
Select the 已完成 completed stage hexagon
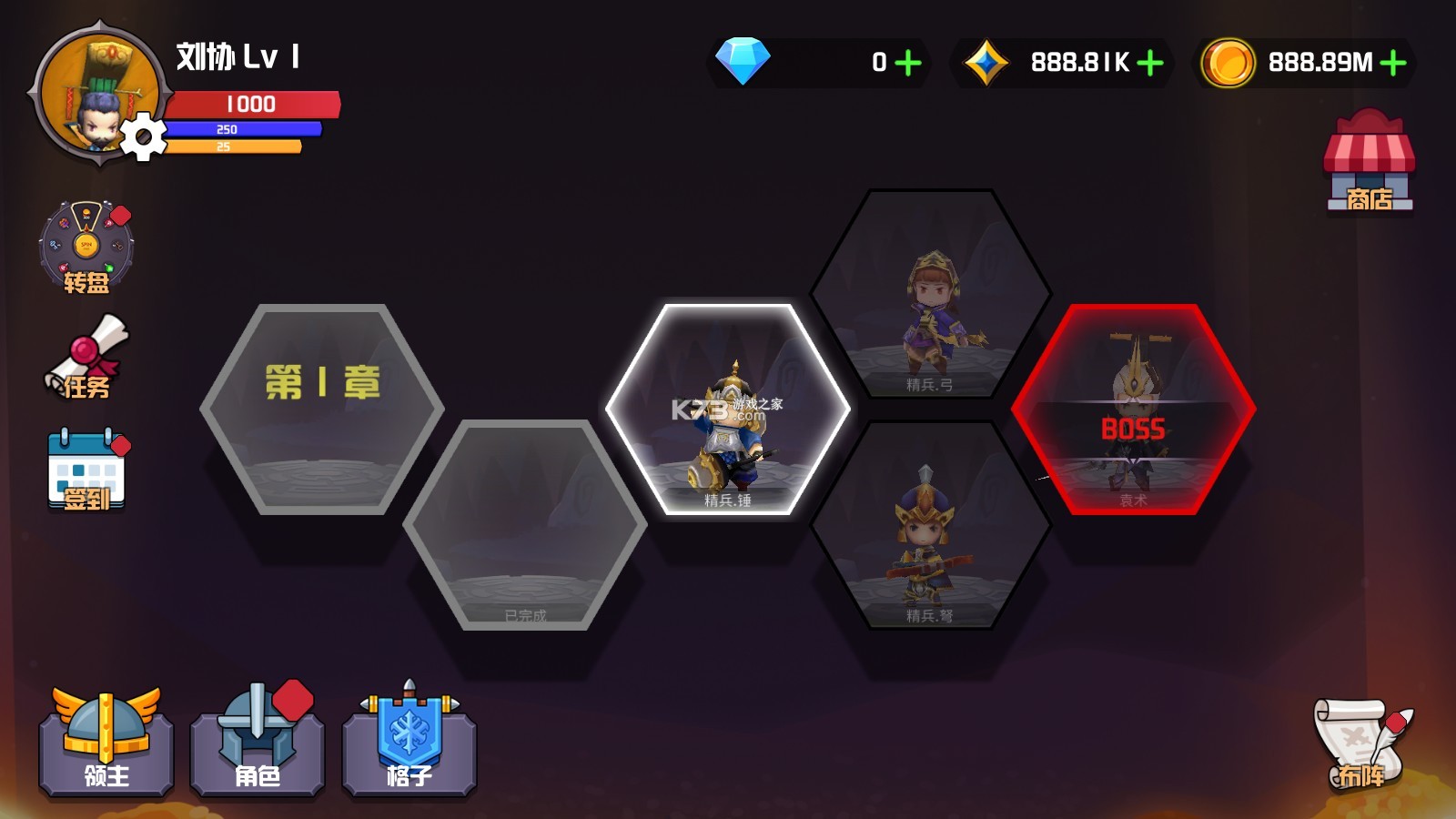(525, 525)
